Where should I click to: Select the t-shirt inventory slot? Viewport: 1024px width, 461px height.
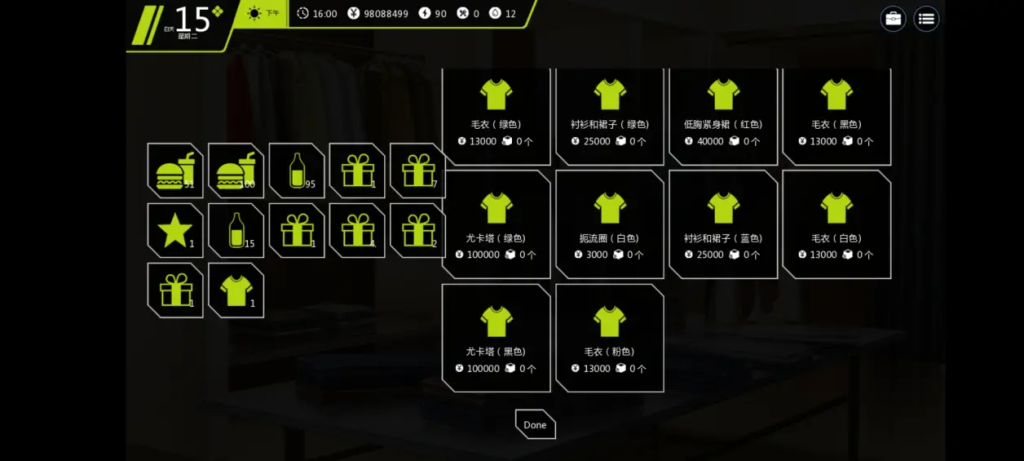pyautogui.click(x=236, y=290)
